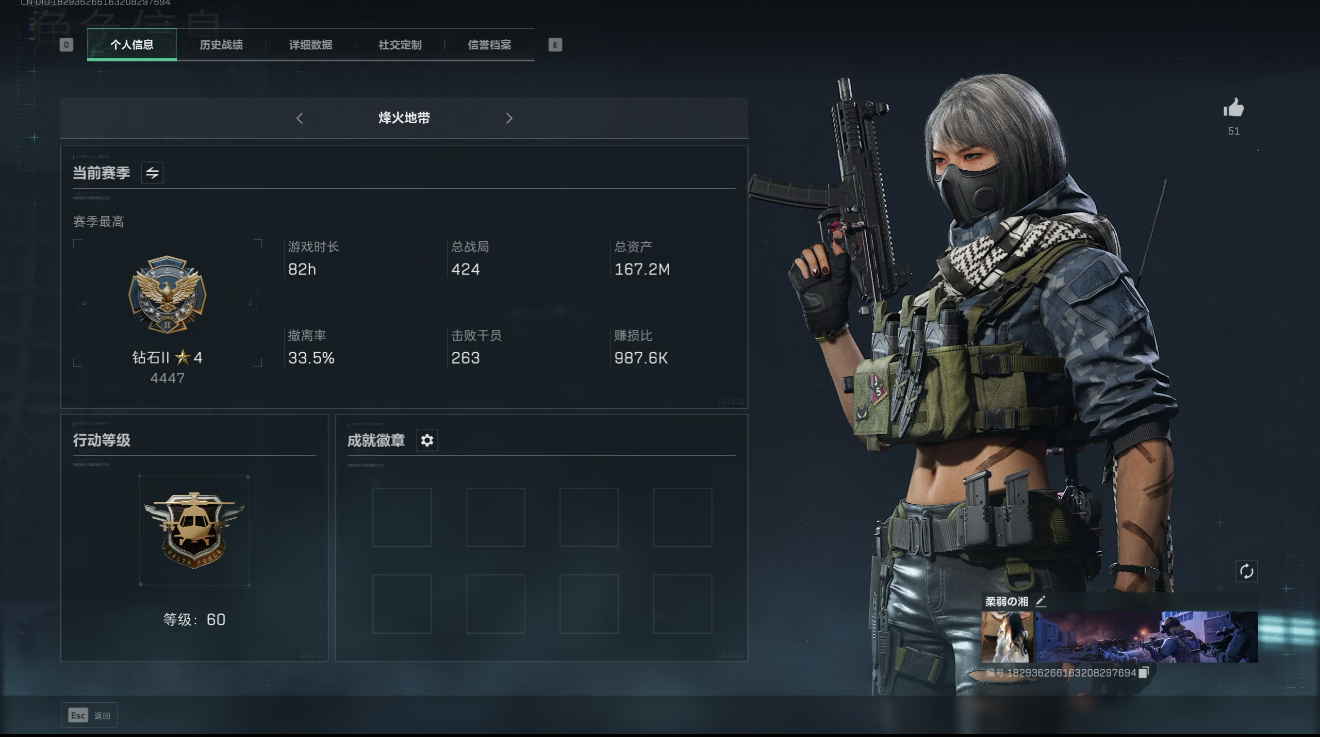Click the left arrow beside 烽火地带
Image resolution: width=1320 pixels, height=737 pixels.
tap(300, 118)
